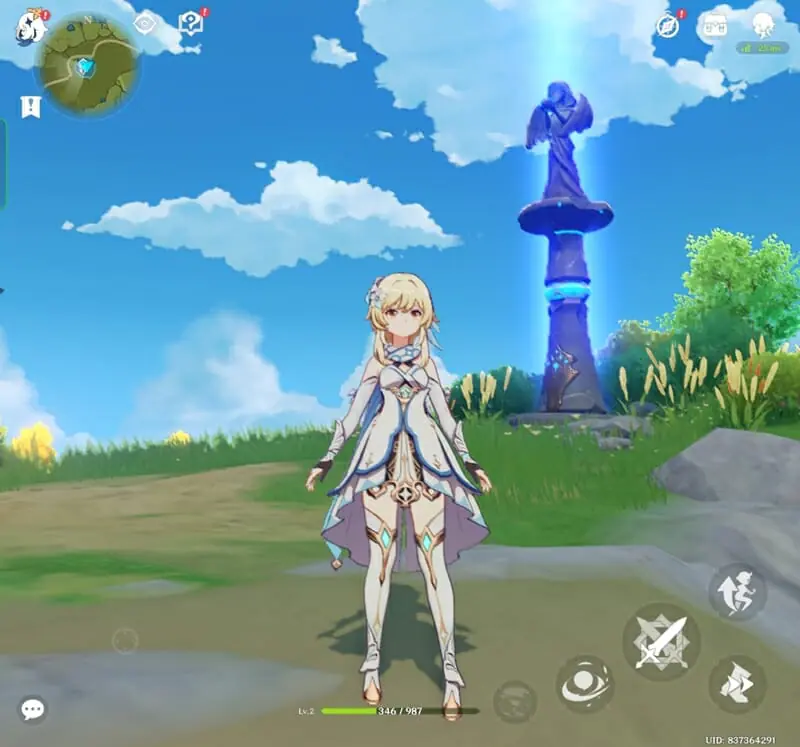Open the handbook icon beside the compass
This screenshot has height=747, width=800.
pos(714,26)
